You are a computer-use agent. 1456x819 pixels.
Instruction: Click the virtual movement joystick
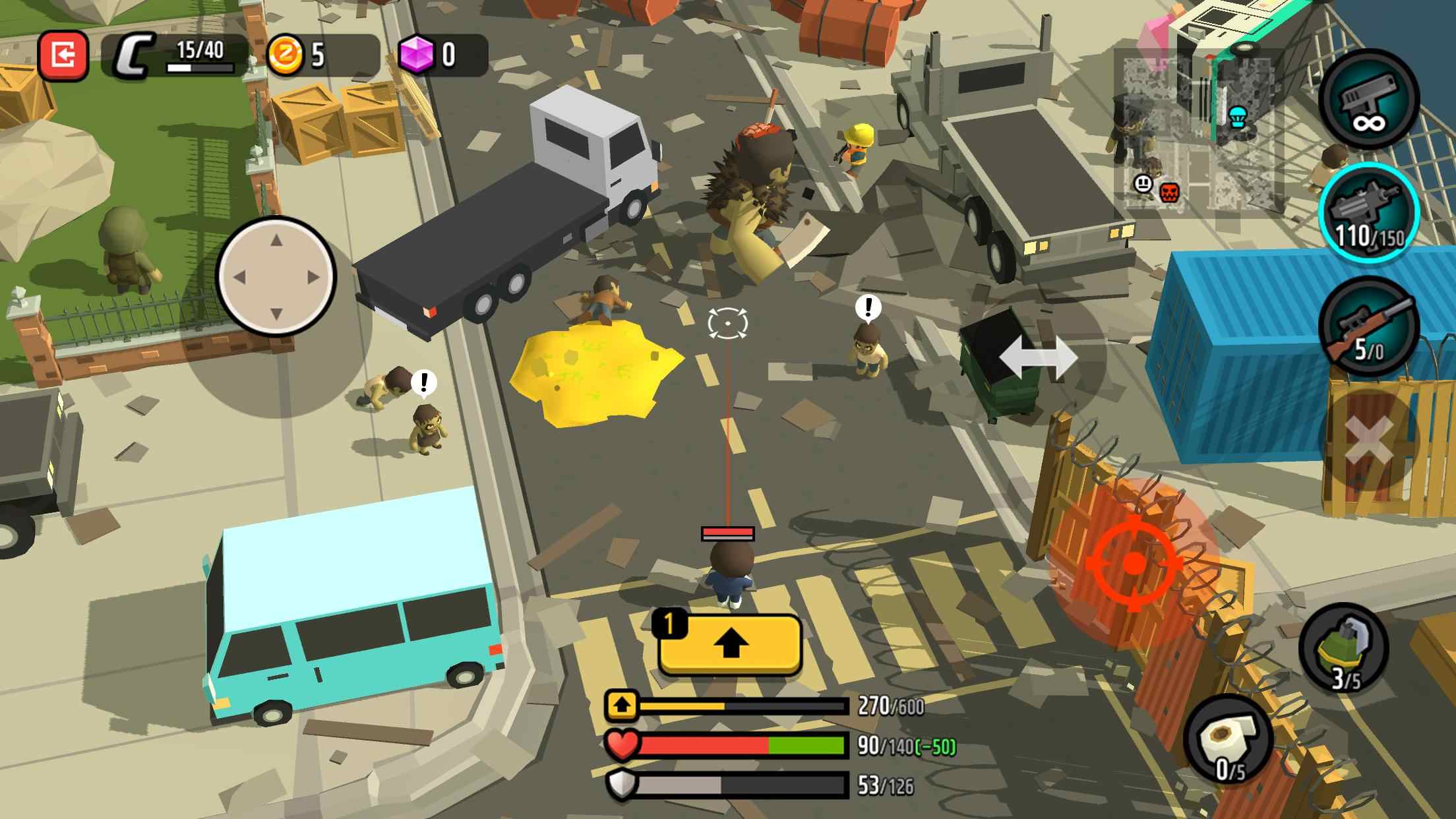(276, 276)
